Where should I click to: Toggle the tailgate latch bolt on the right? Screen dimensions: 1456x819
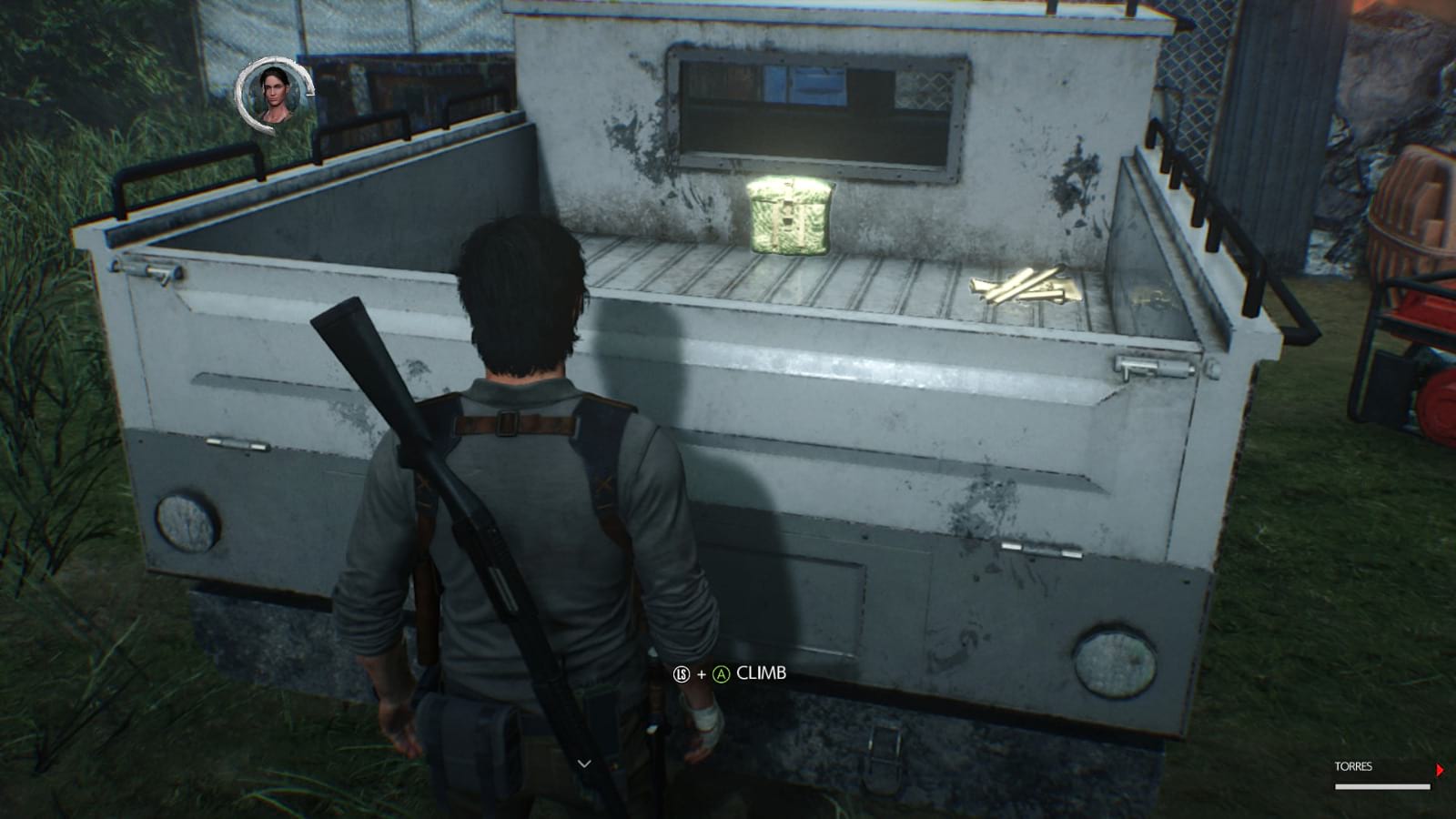1154,369
